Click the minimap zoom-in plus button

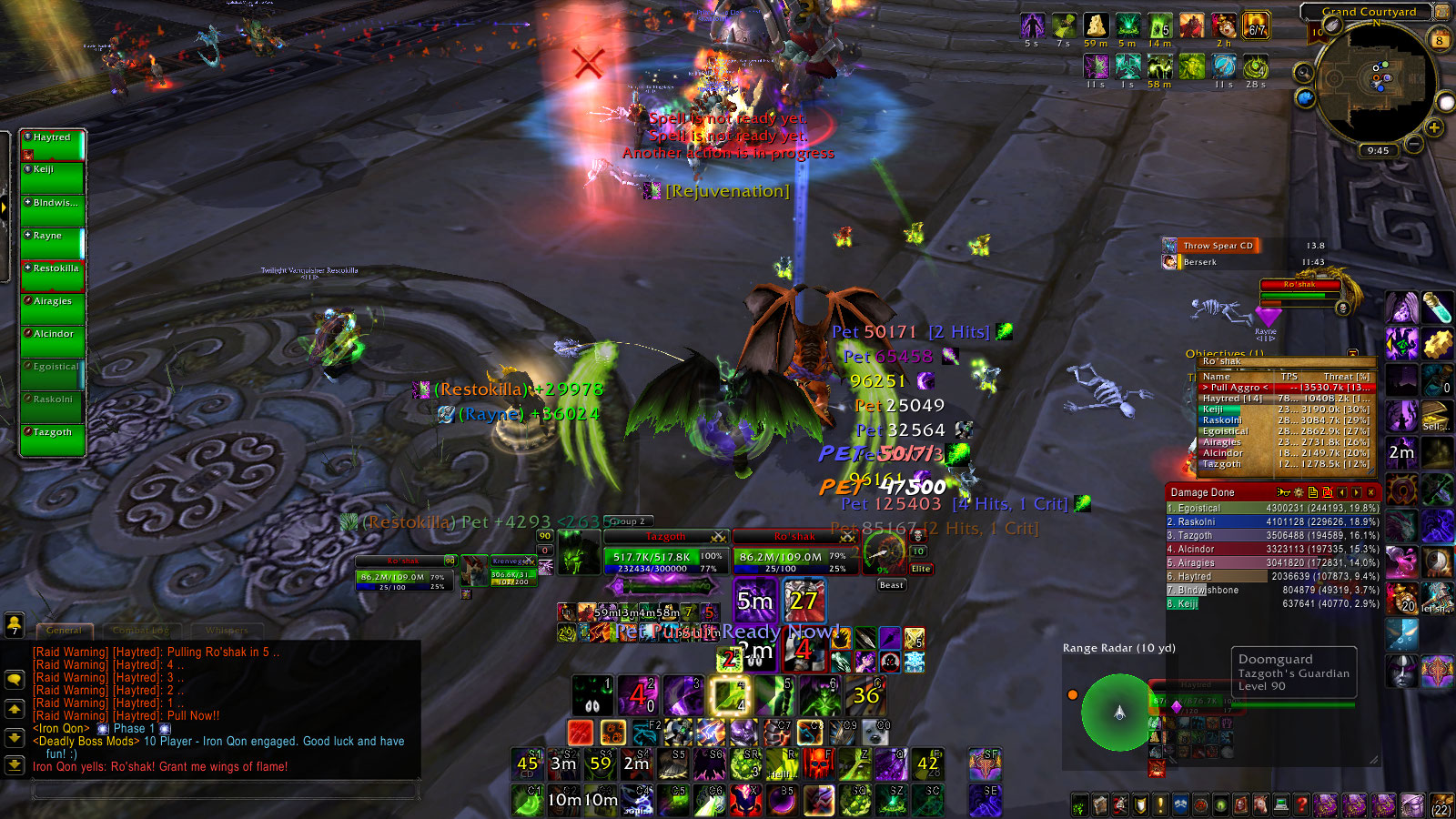[1434, 128]
